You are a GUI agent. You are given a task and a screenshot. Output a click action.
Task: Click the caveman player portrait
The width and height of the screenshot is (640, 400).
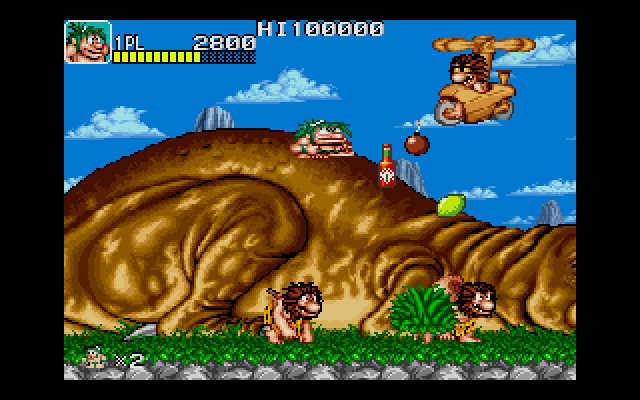(x=87, y=42)
